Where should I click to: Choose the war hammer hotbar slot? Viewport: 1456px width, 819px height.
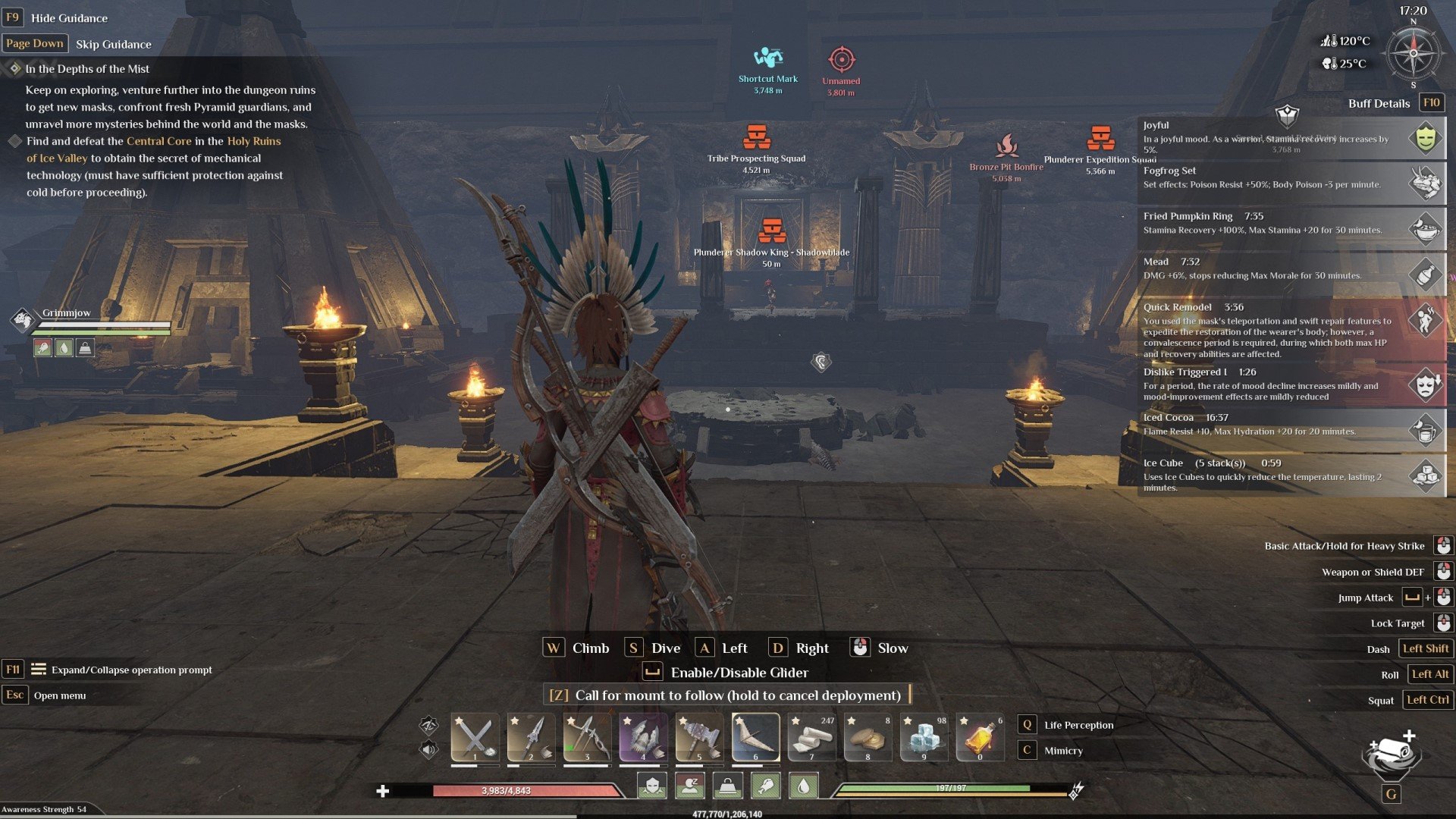coord(699,737)
